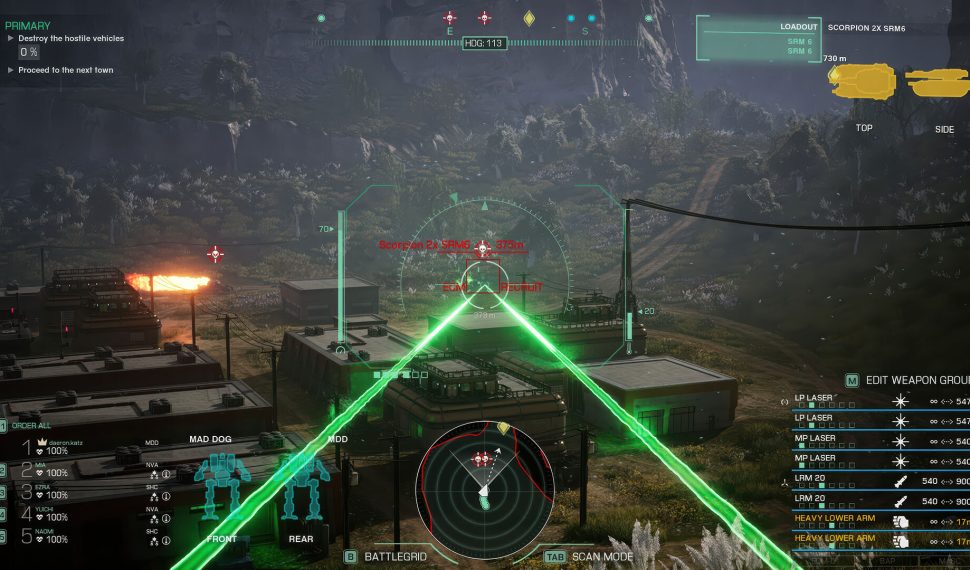
Task: Click the target's TOP view tank icon
Action: click(863, 82)
